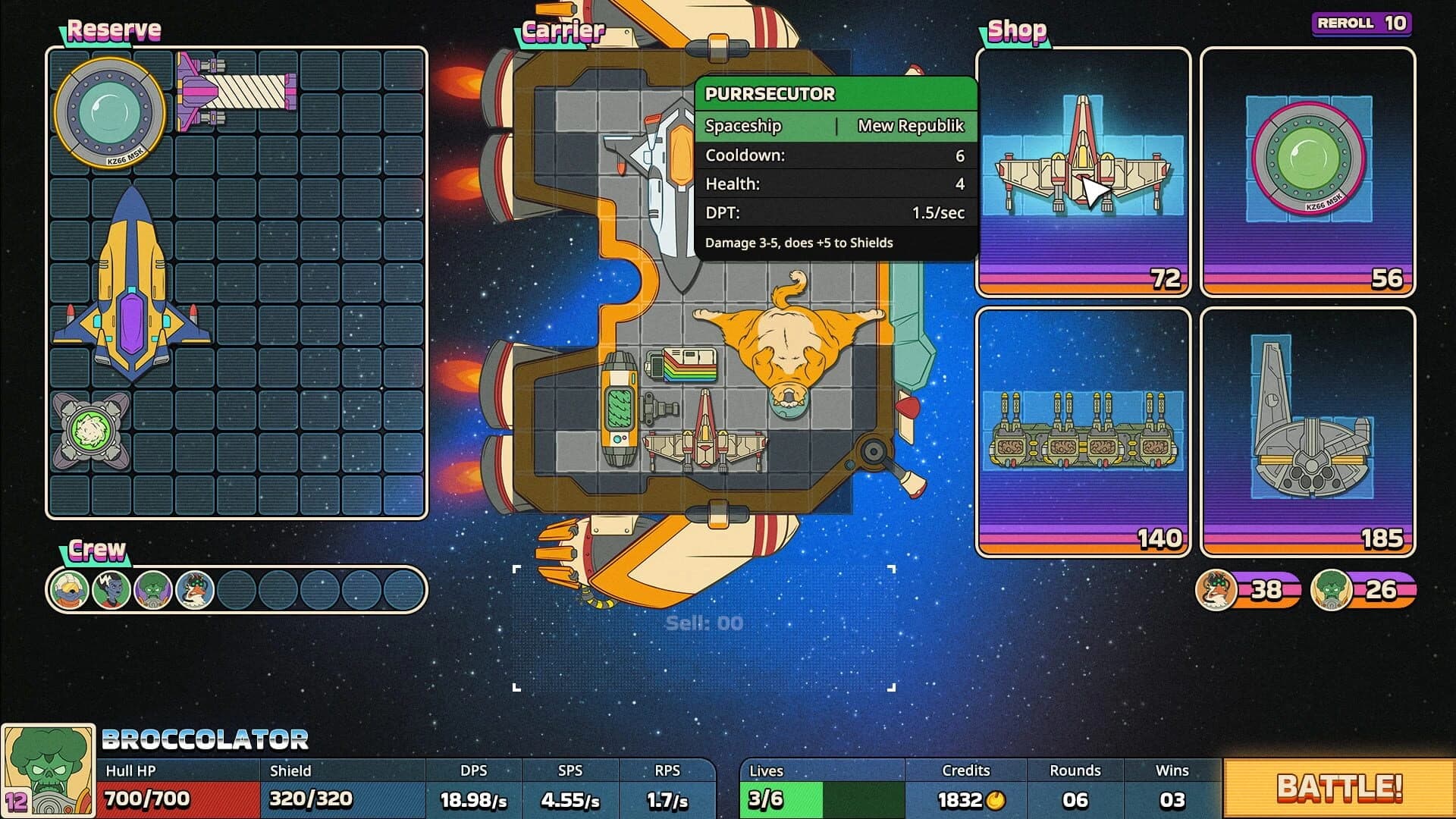
Task: Hire the broccoli-headed crew member for 26
Action: (1331, 589)
